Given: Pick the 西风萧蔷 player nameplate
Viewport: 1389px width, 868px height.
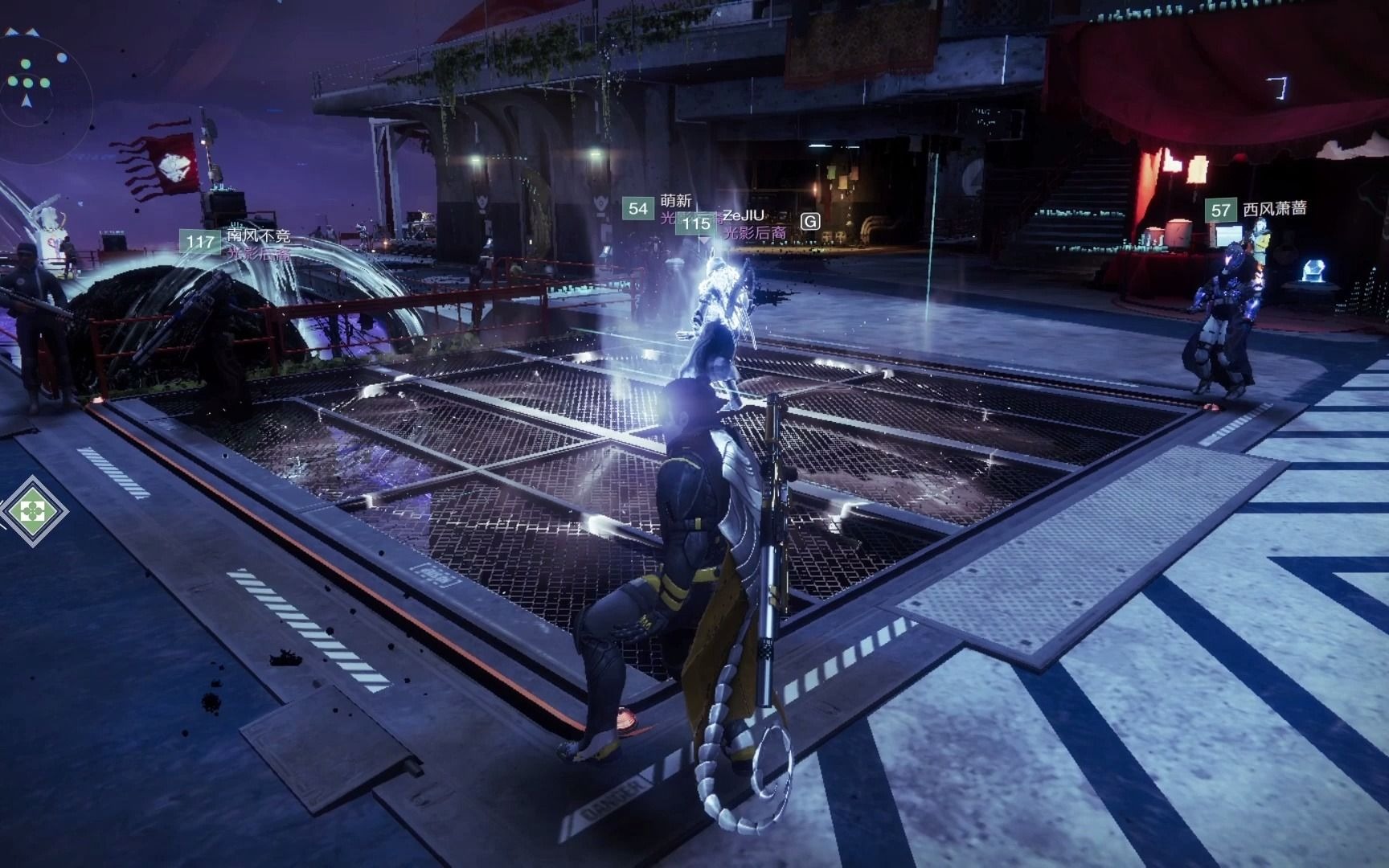Looking at the screenshot, I should click(1273, 209).
